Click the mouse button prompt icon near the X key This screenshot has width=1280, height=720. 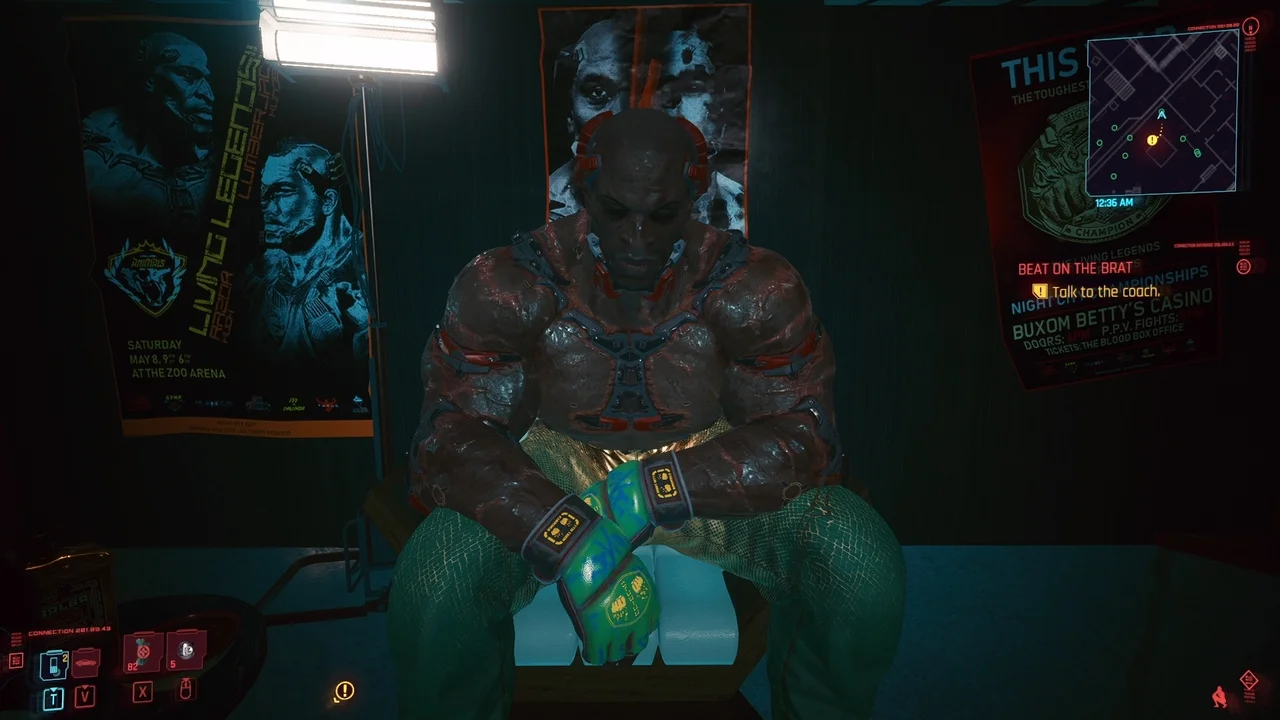187,689
